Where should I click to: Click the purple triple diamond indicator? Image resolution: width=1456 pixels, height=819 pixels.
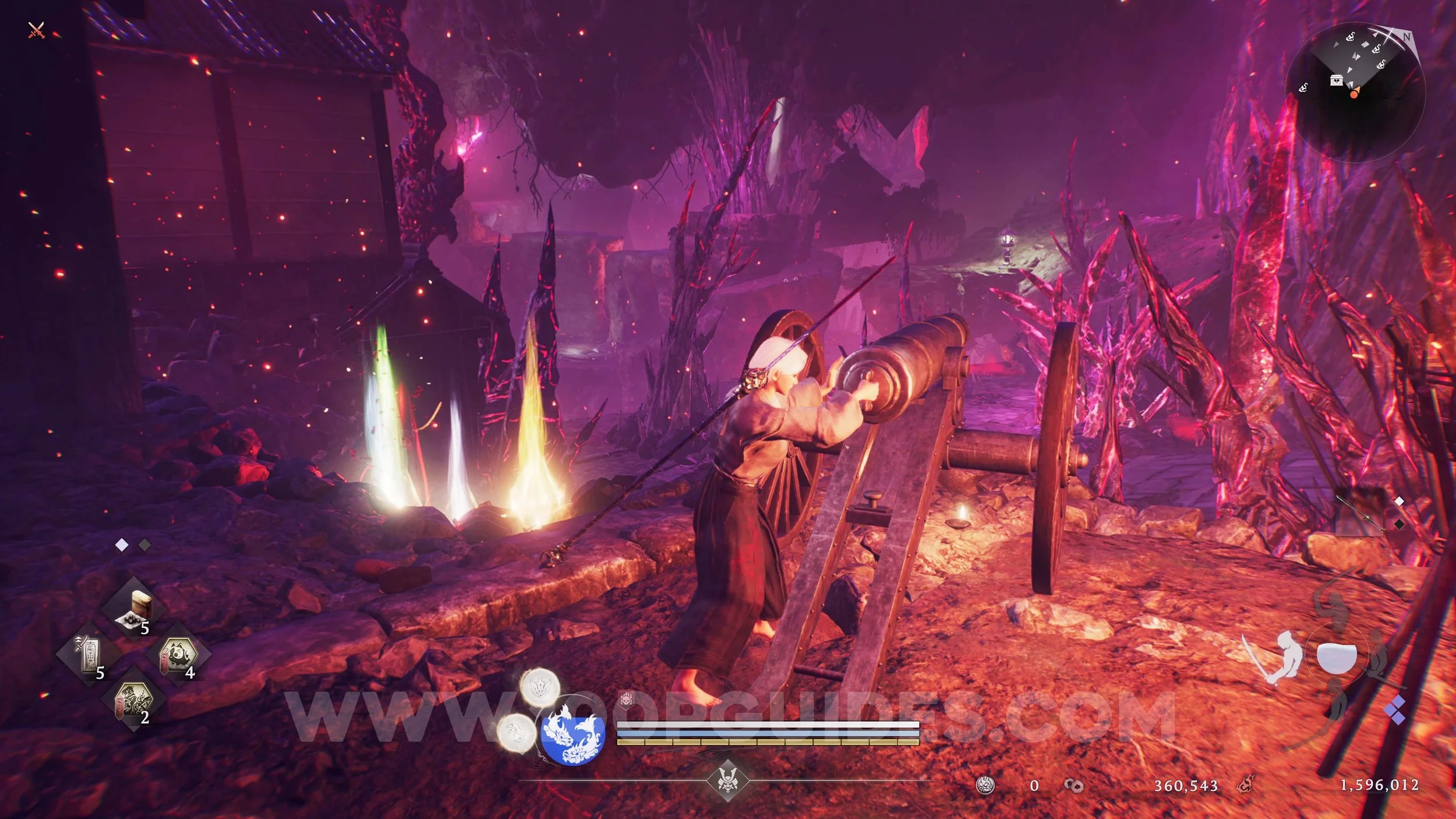coord(1397,711)
